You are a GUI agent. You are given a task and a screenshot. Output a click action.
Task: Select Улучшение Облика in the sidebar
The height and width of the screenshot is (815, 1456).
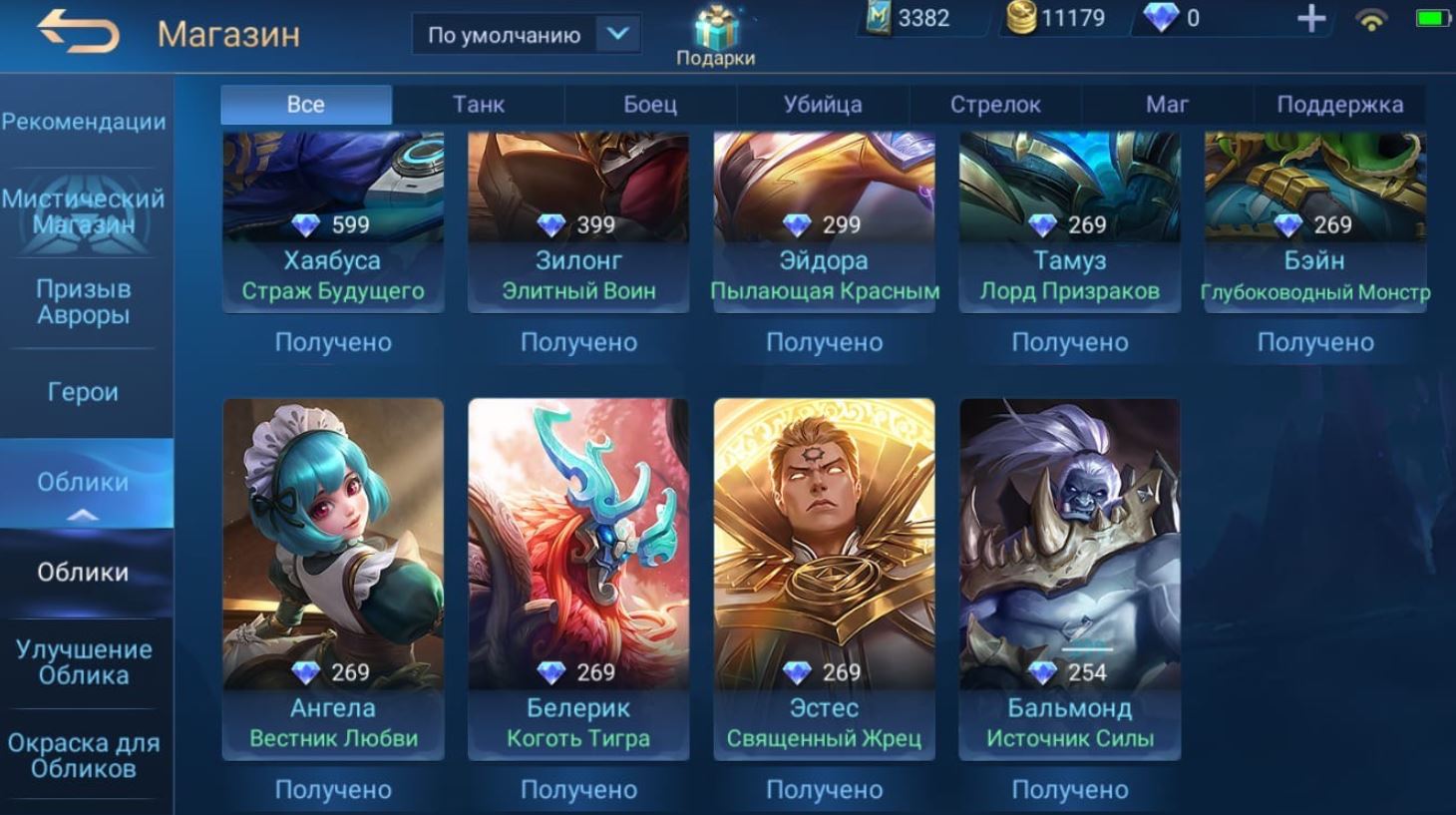coord(84,662)
